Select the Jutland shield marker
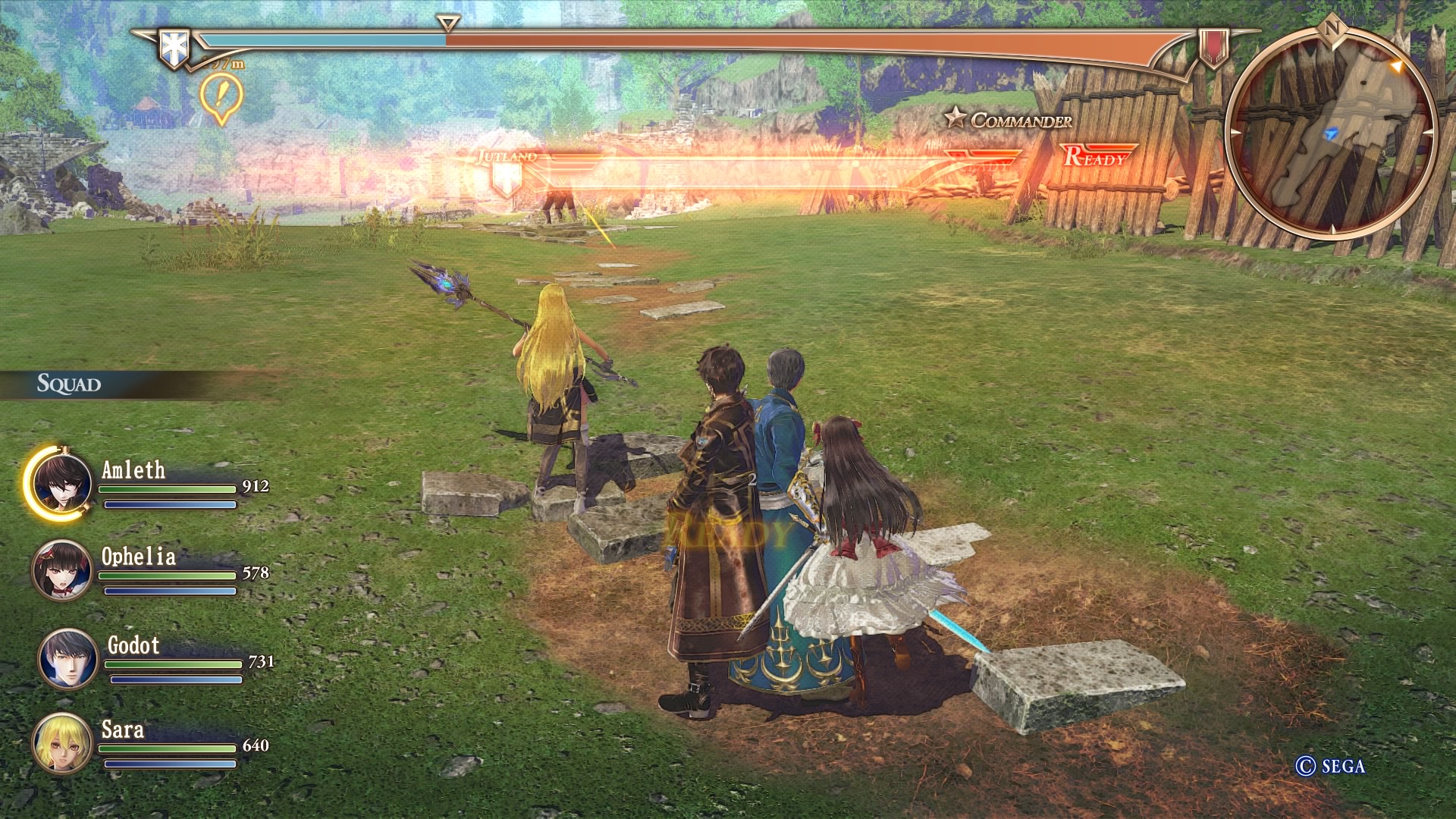The image size is (1456, 819). (x=506, y=180)
